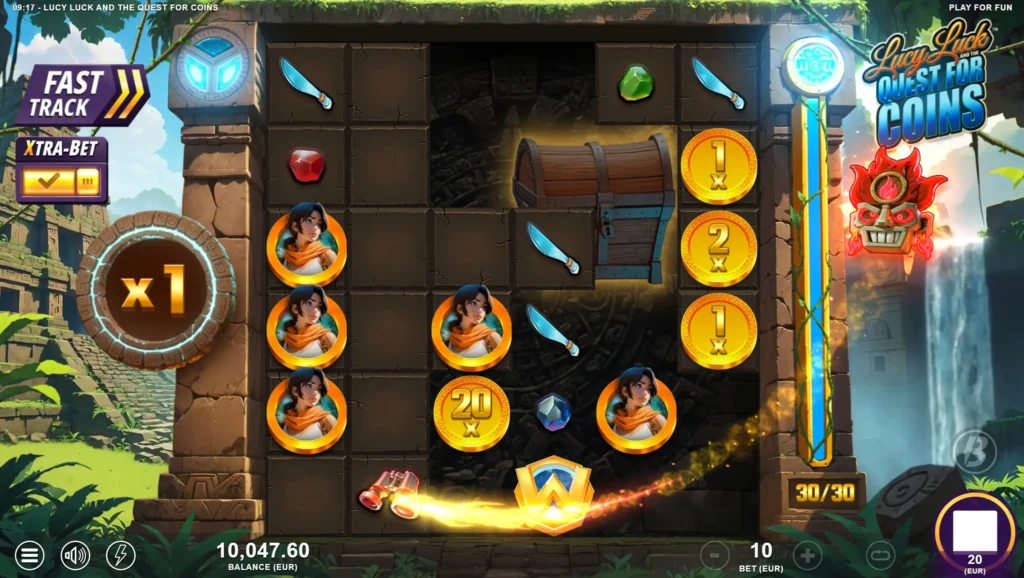Open the Fast Track feature
1024x578 pixels.
tap(82, 96)
